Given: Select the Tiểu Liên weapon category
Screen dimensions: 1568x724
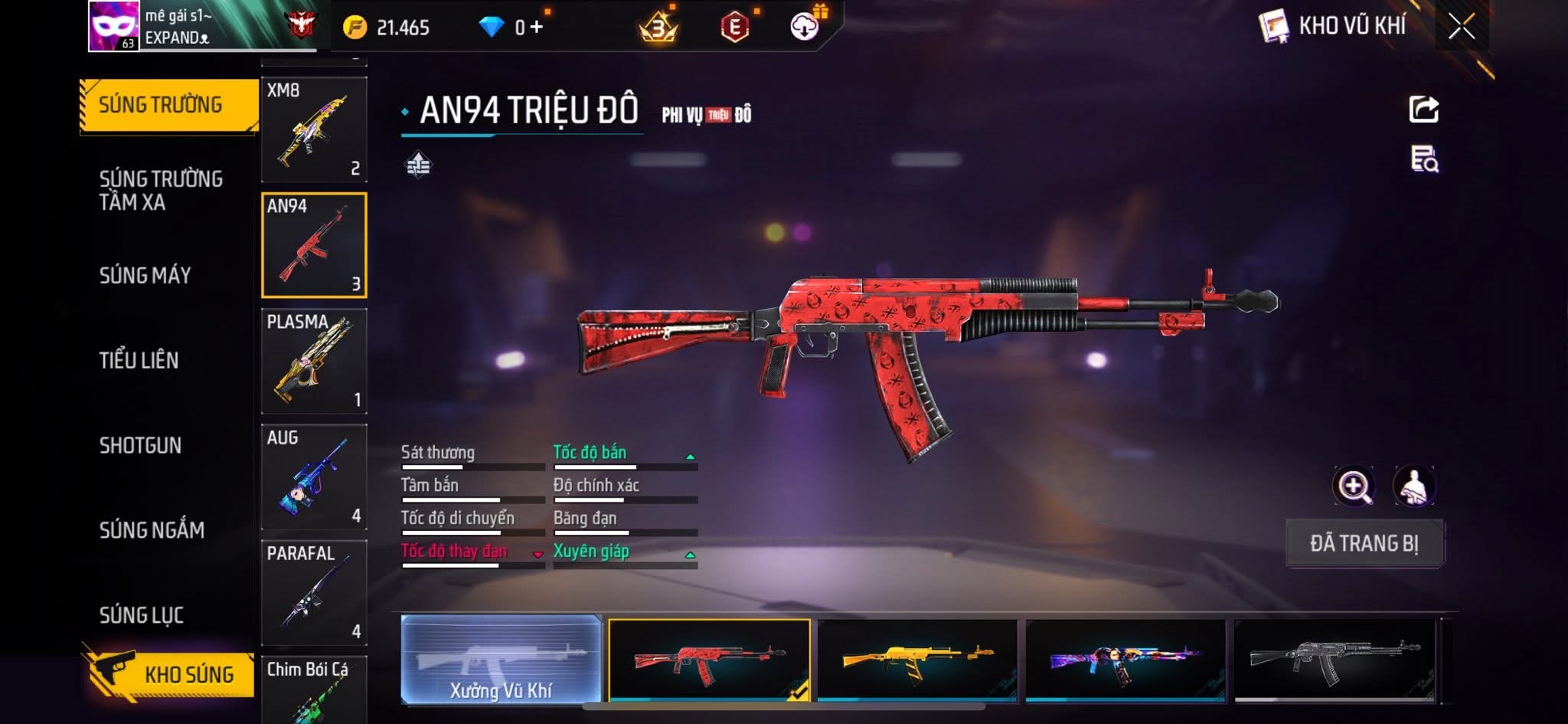Looking at the screenshot, I should [139, 360].
